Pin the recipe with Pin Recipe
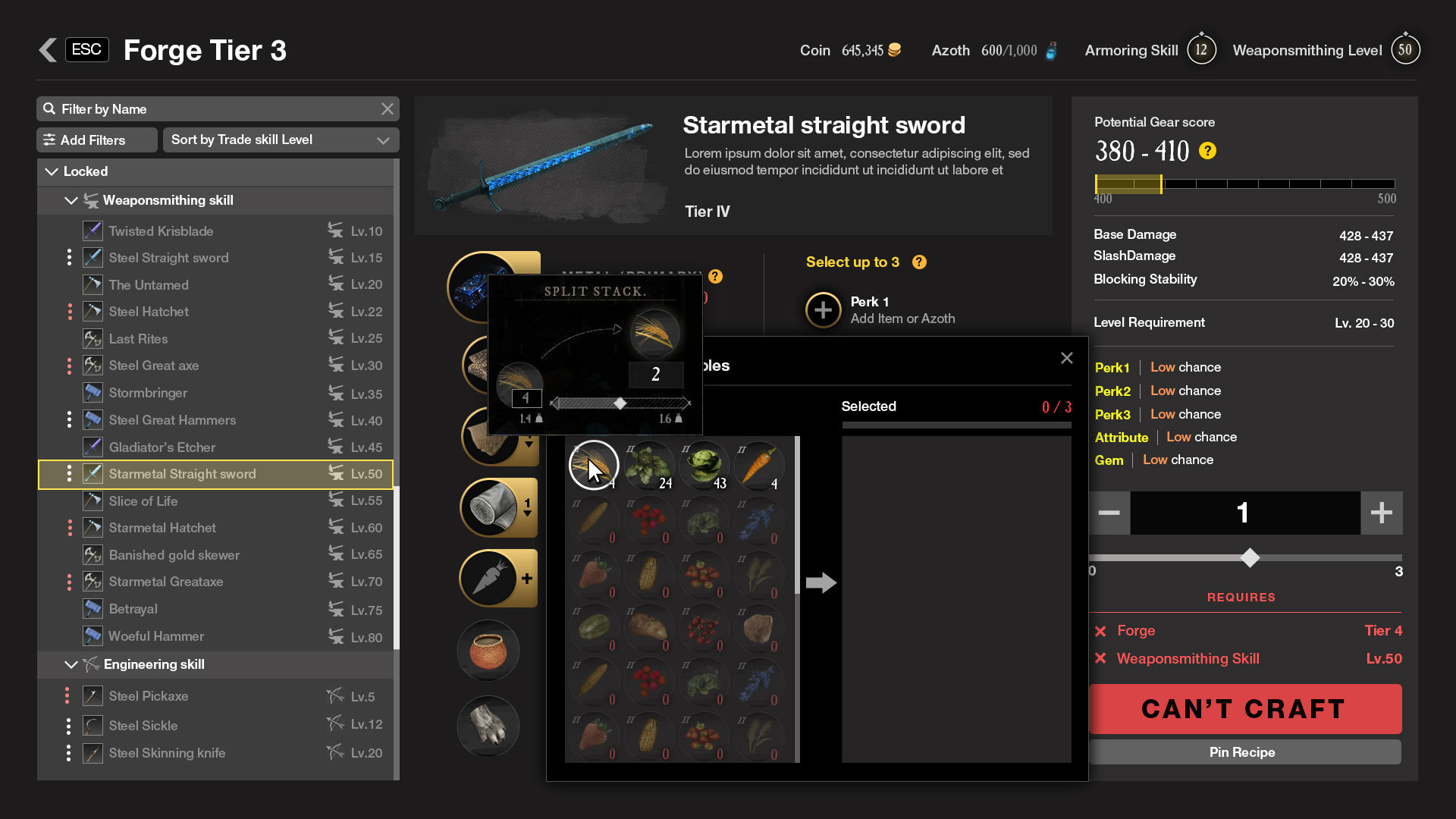The height and width of the screenshot is (819, 1456). pos(1244,752)
